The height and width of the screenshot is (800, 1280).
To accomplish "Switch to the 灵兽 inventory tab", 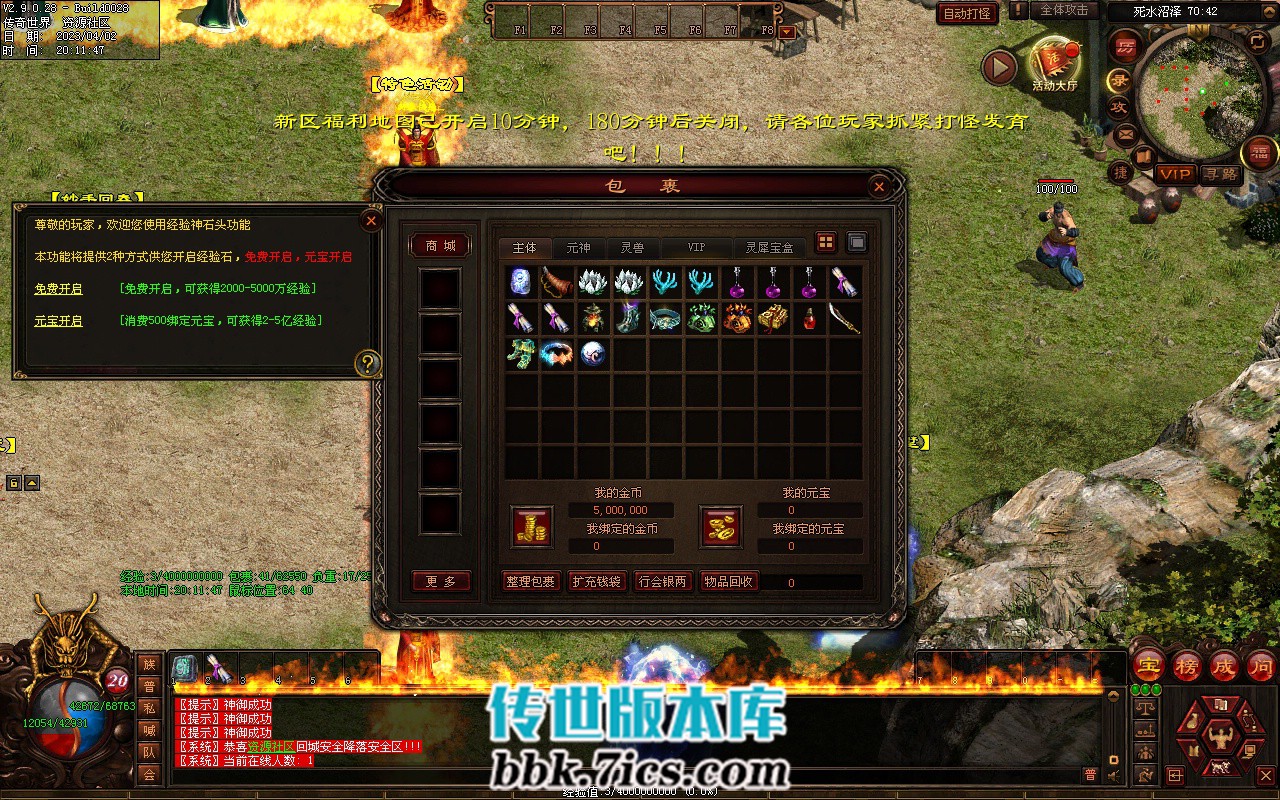I will pos(632,247).
